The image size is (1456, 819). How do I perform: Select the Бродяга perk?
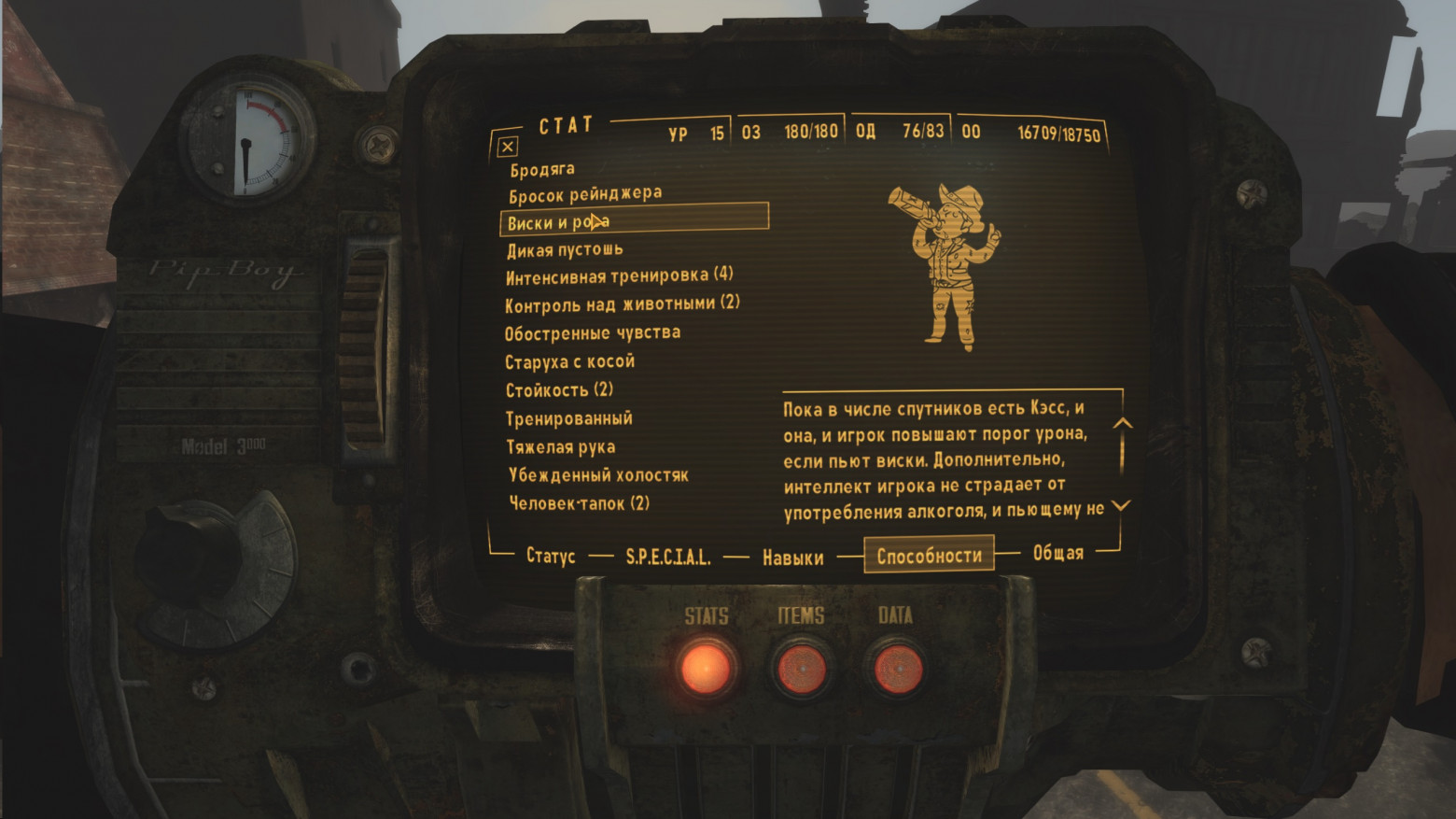(541, 169)
